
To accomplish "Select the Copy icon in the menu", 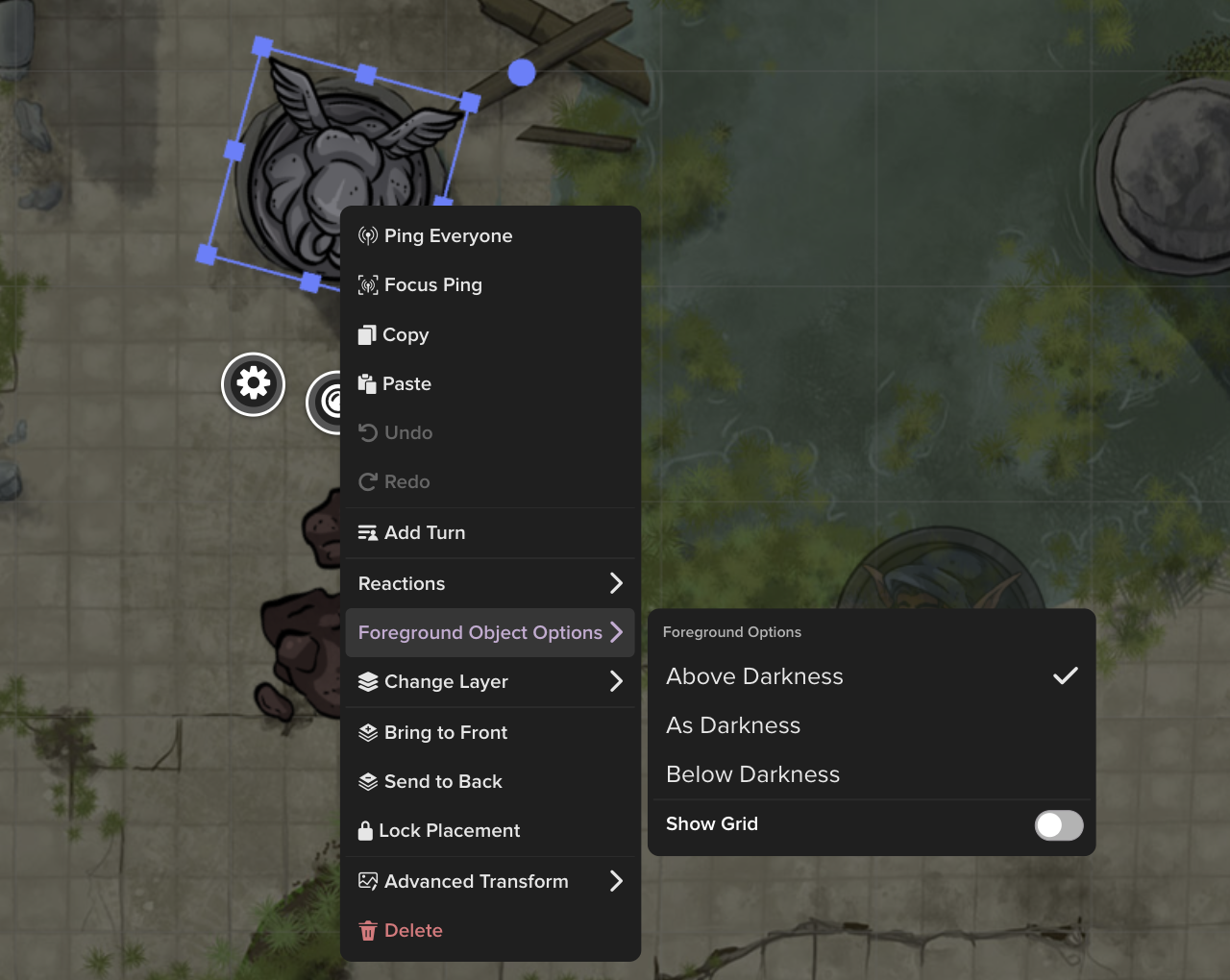I will coord(368,334).
